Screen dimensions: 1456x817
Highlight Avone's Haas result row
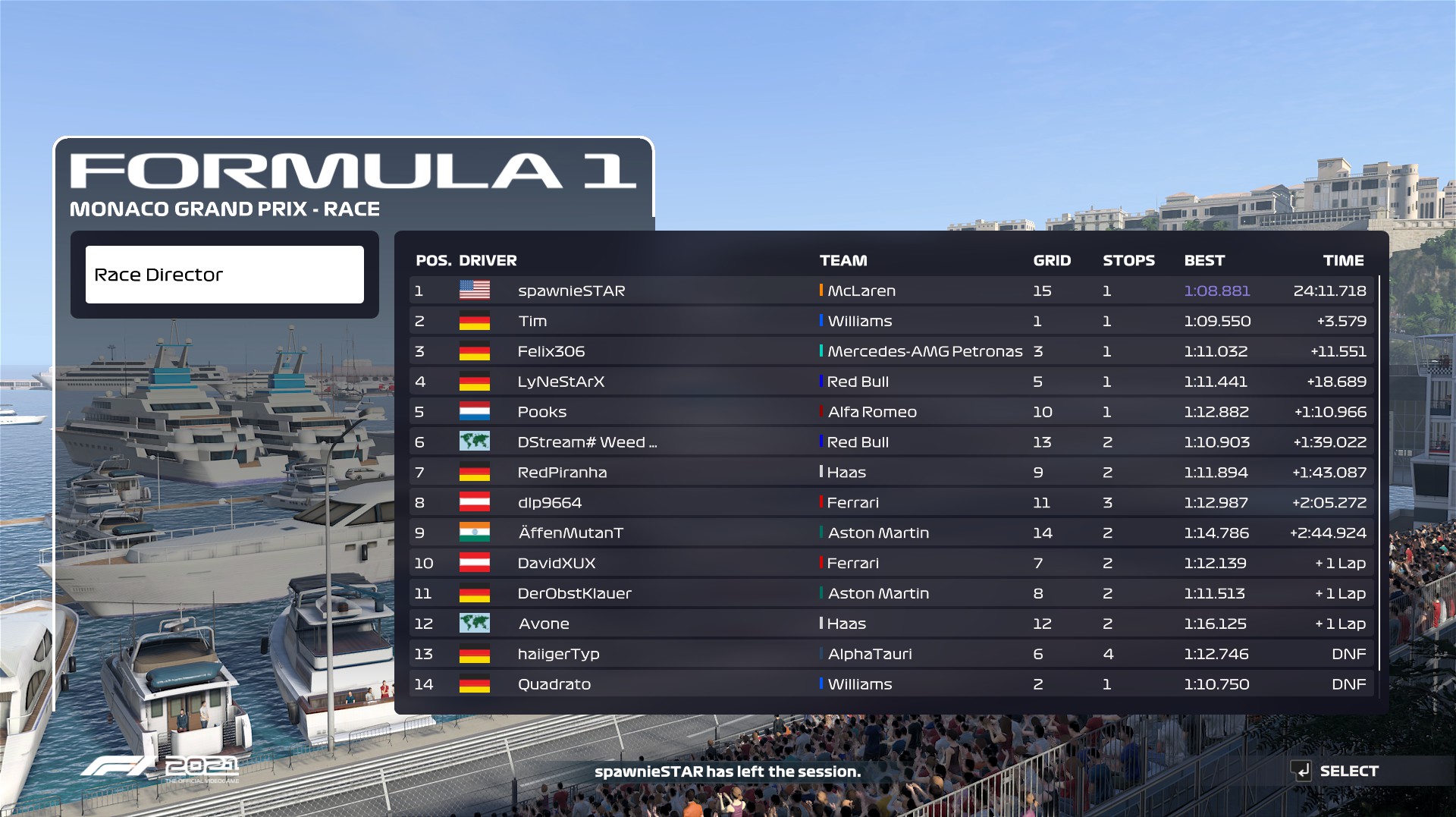pyautogui.click(x=892, y=624)
